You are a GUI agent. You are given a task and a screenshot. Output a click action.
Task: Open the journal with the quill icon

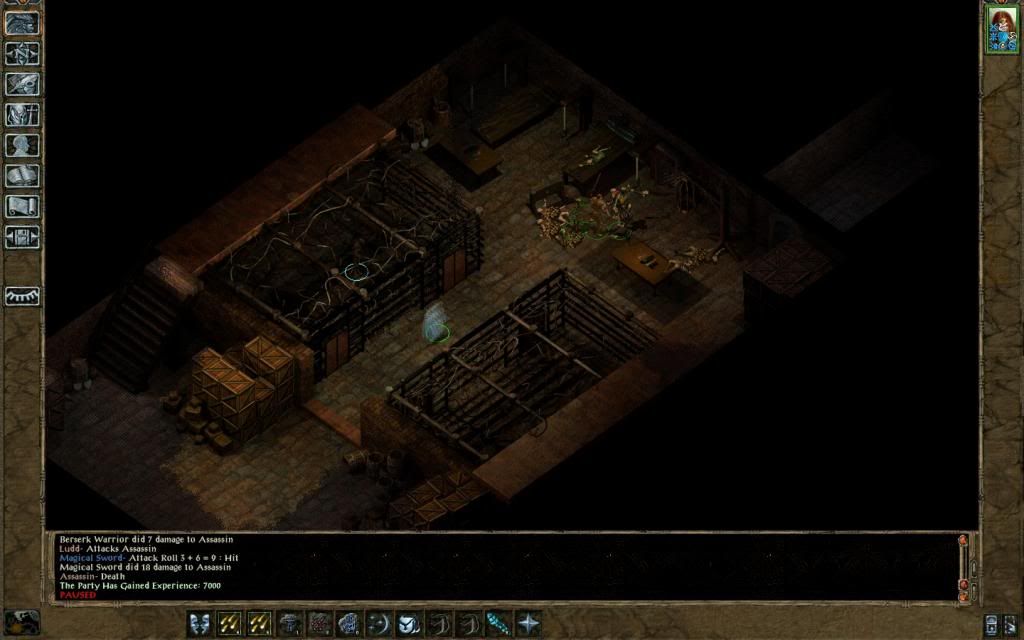[x=22, y=84]
